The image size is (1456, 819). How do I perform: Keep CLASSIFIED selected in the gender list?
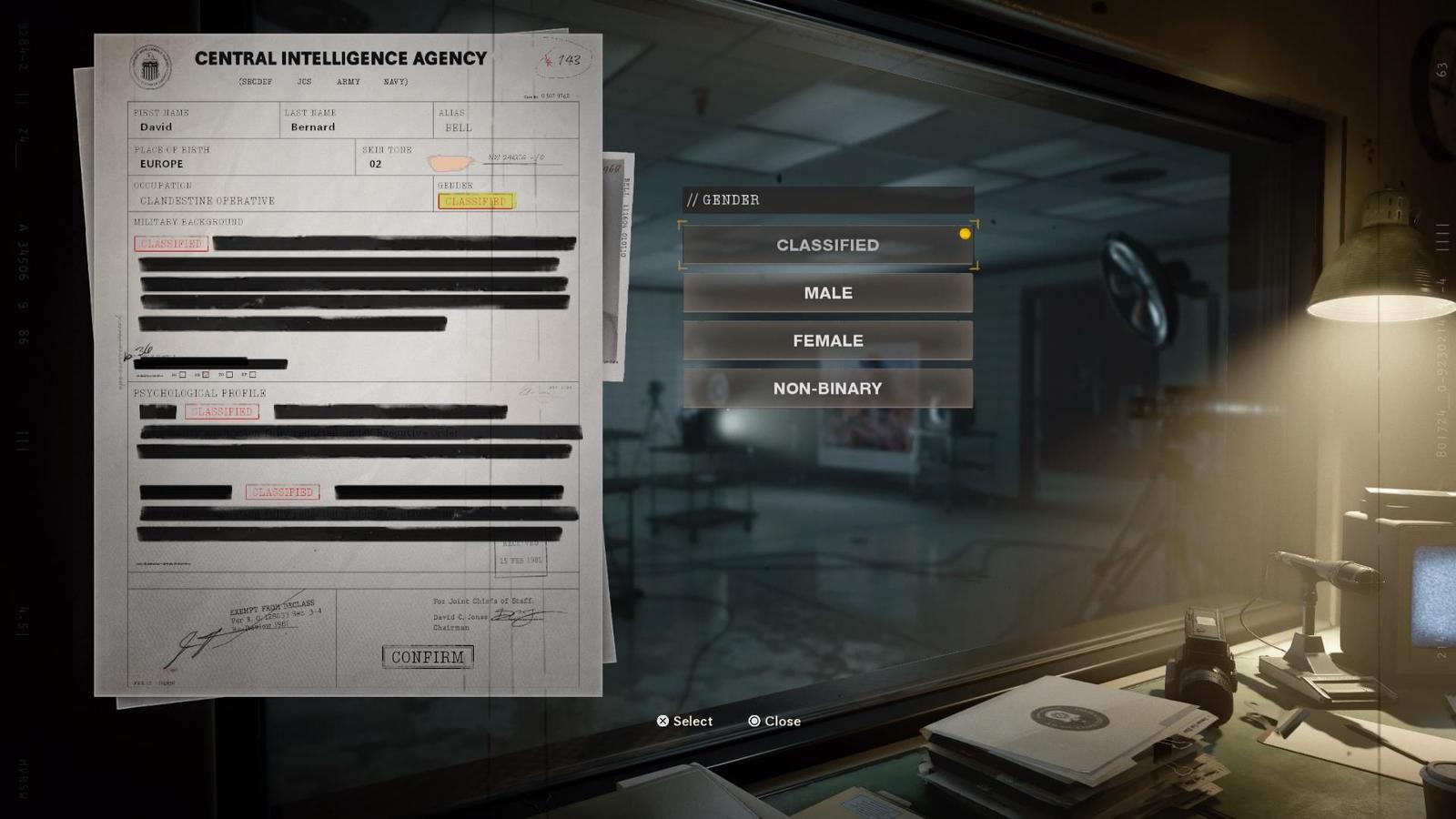826,244
